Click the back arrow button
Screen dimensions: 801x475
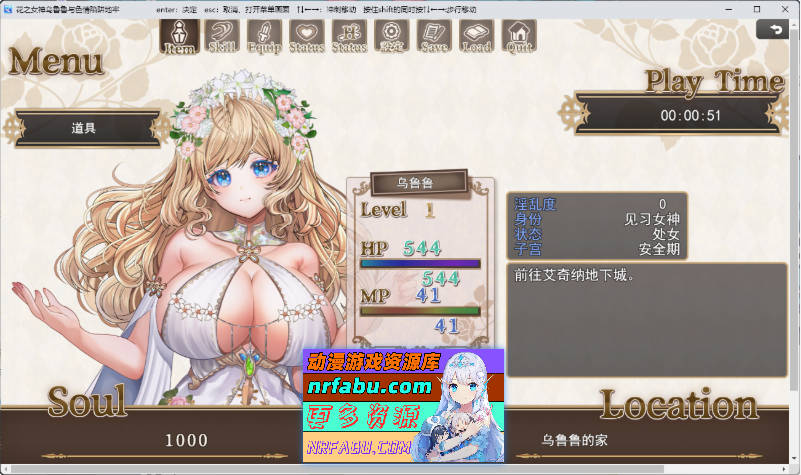(x=773, y=30)
